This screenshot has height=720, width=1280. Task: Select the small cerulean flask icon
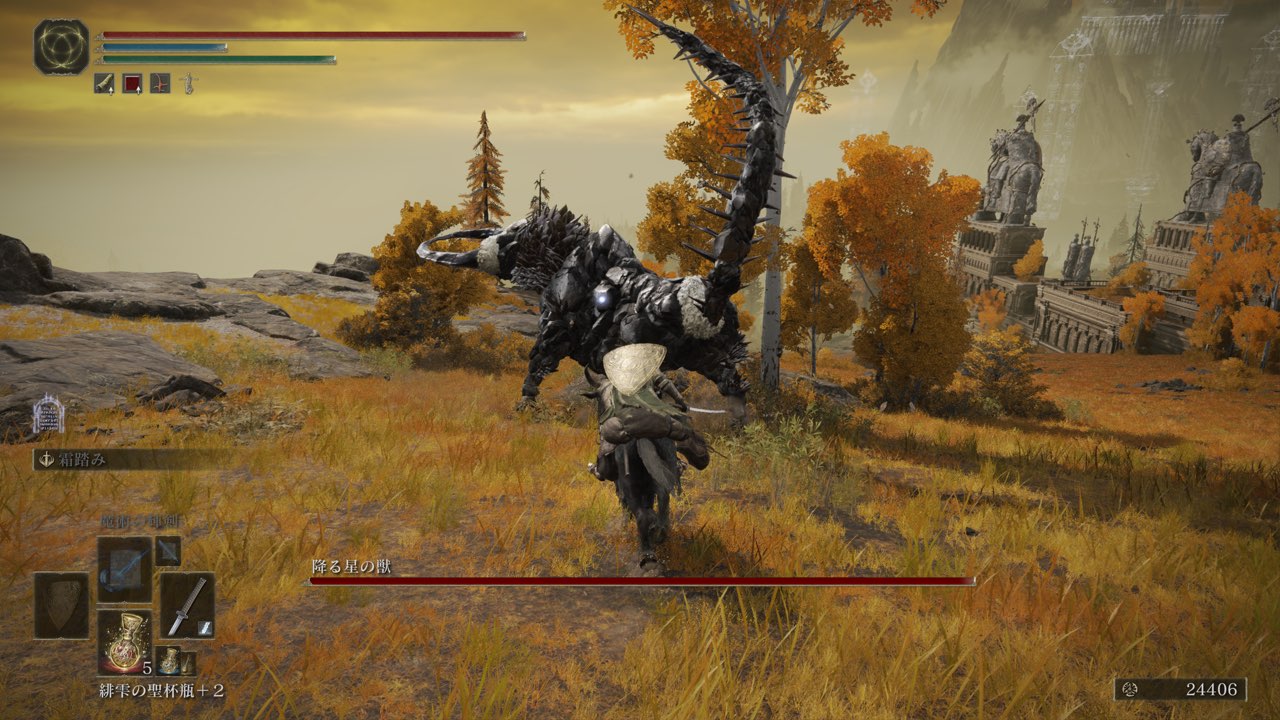(171, 661)
